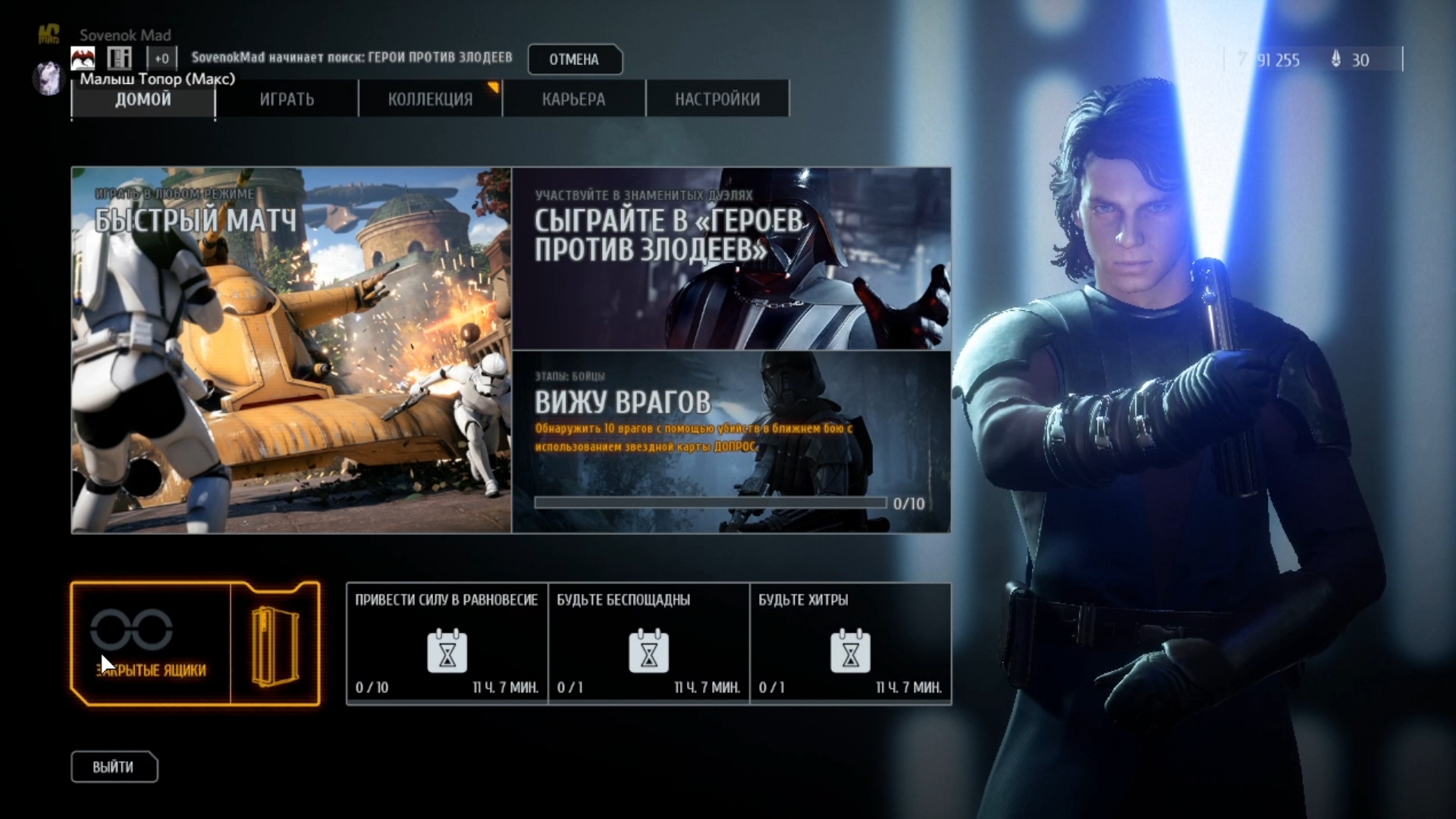This screenshot has height=819, width=1456.
Task: Open the ИГРАТЬ tab
Action: click(x=287, y=99)
